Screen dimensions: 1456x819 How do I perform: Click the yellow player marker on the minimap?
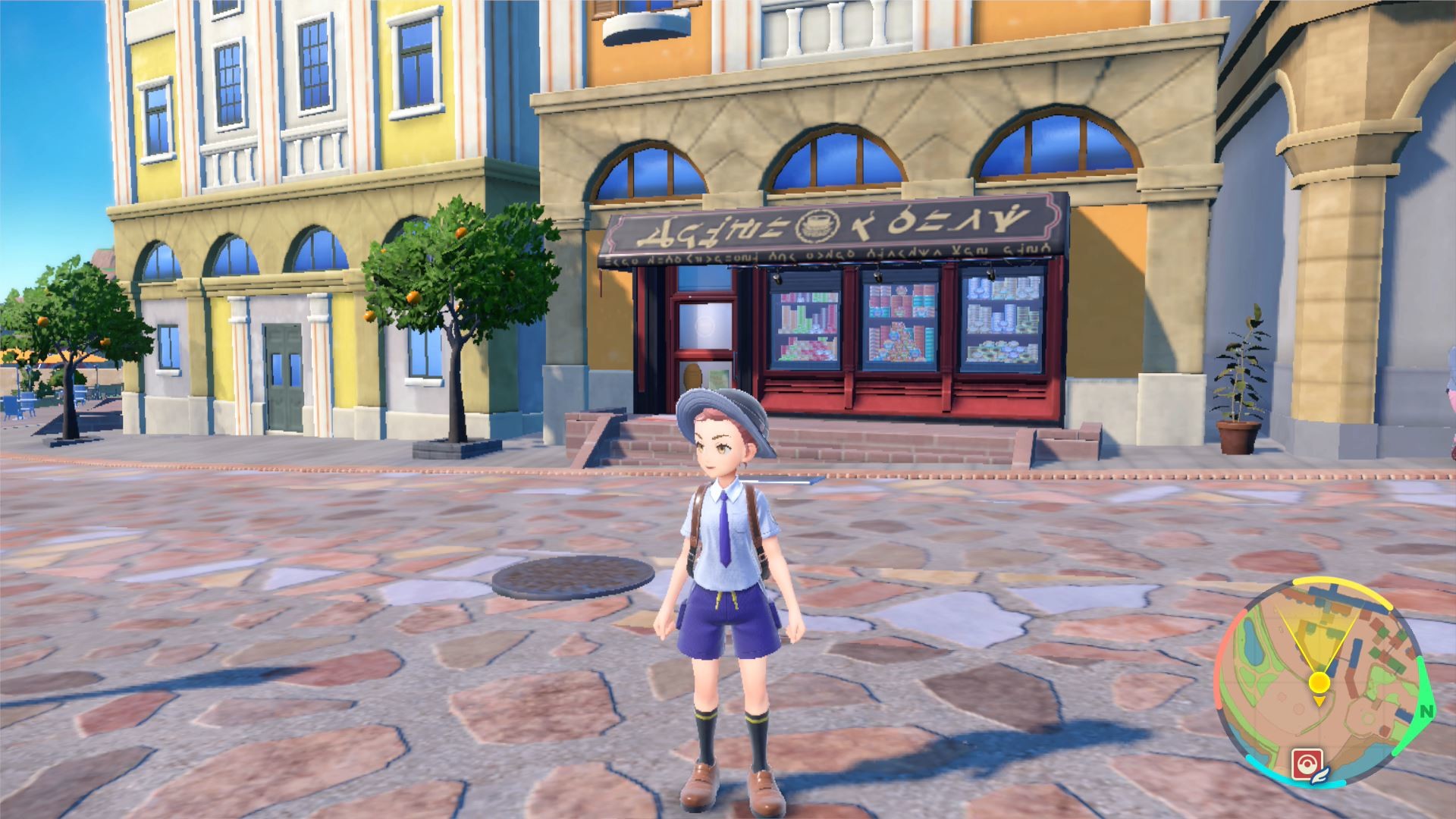(1319, 681)
